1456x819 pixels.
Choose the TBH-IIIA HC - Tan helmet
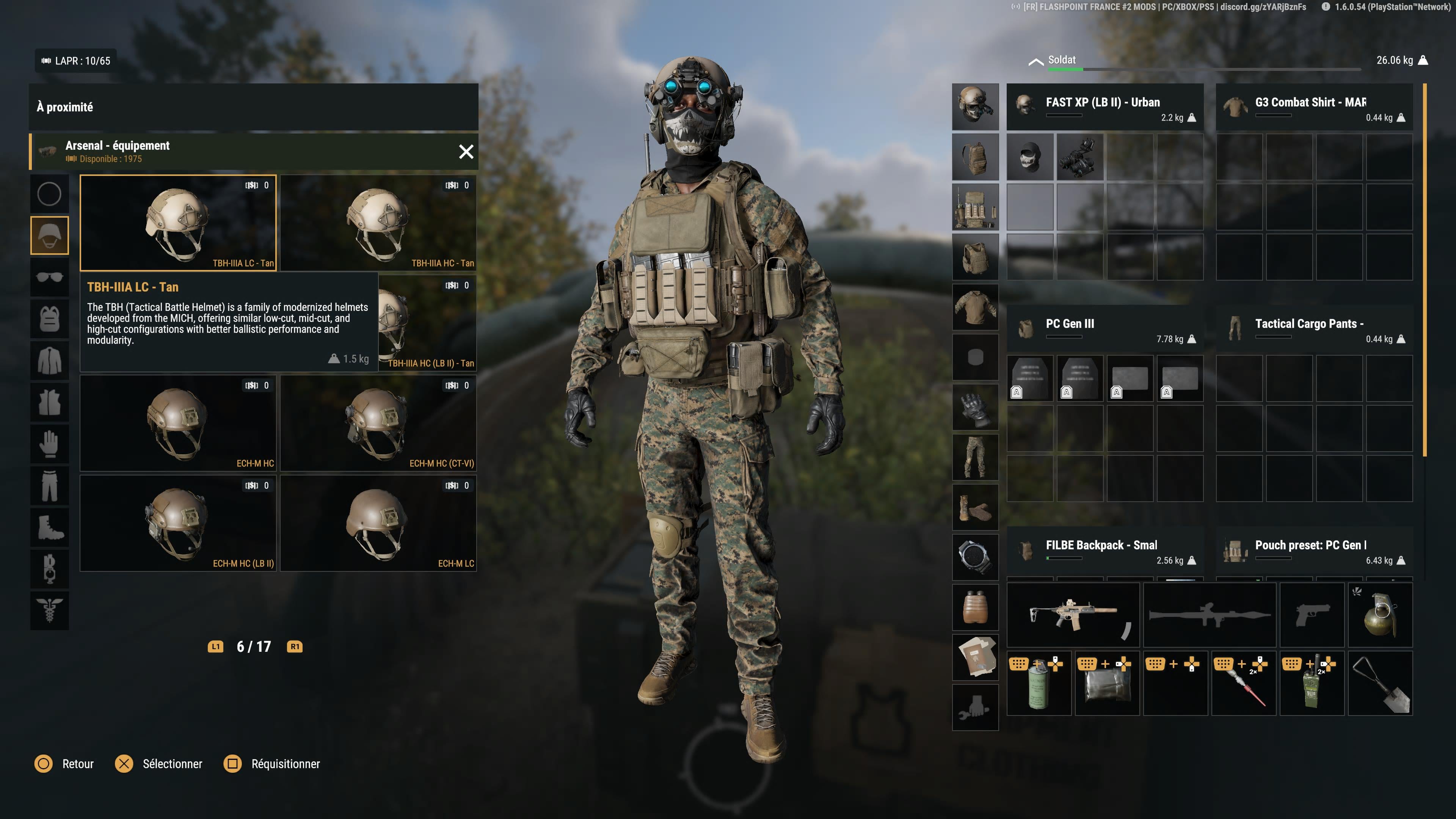pyautogui.click(x=378, y=223)
